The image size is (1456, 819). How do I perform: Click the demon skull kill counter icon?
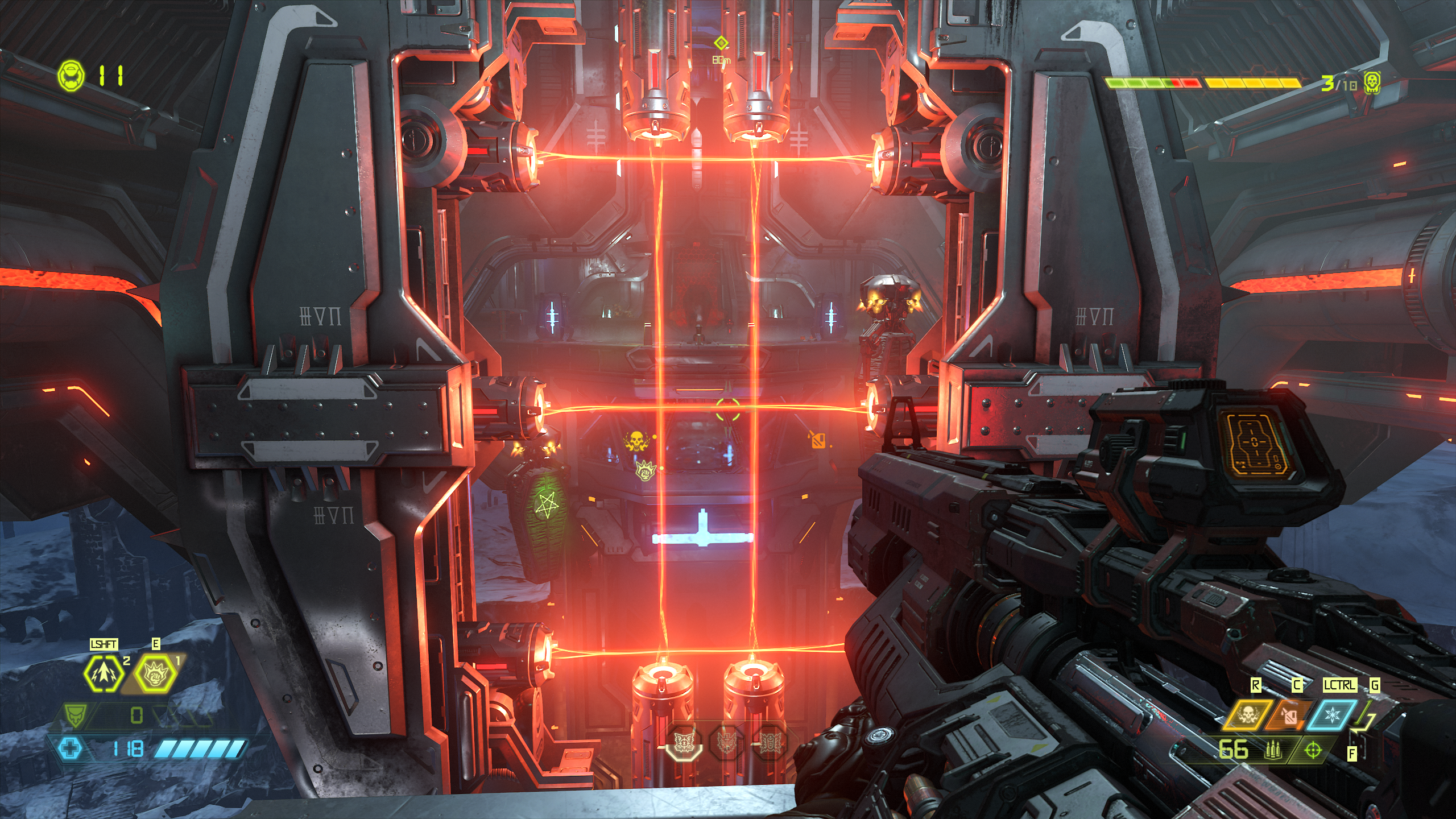tap(1372, 83)
